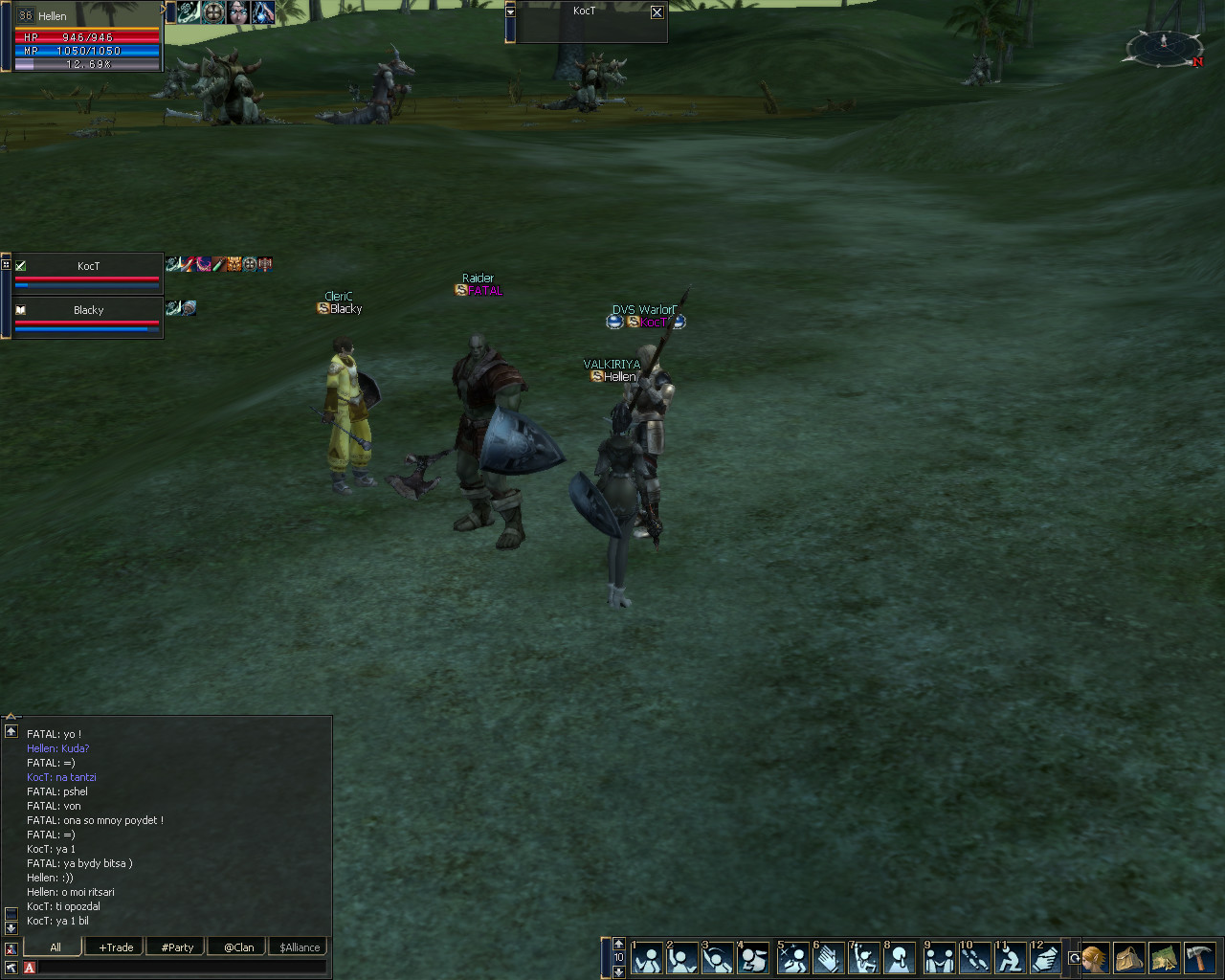Open the inventory bag icon

[x=1129, y=957]
